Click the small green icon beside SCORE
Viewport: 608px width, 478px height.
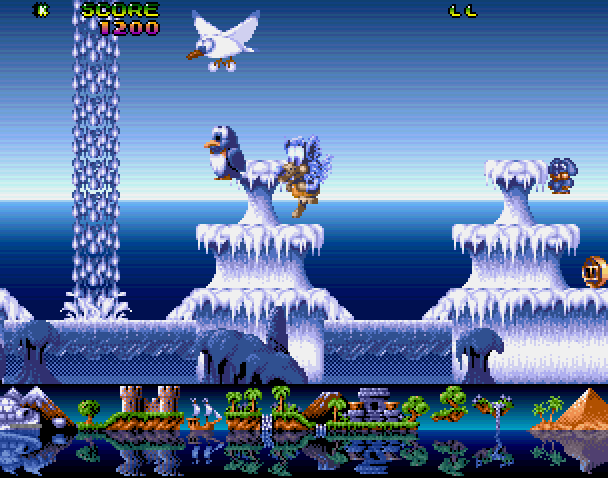[x=42, y=11]
